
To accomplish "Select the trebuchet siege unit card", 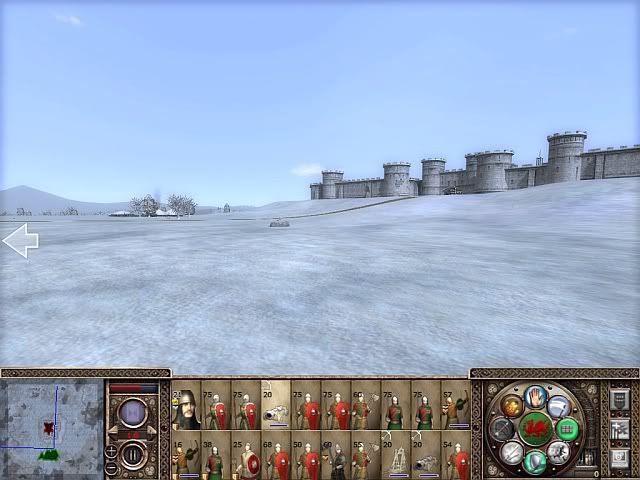I will [396, 455].
